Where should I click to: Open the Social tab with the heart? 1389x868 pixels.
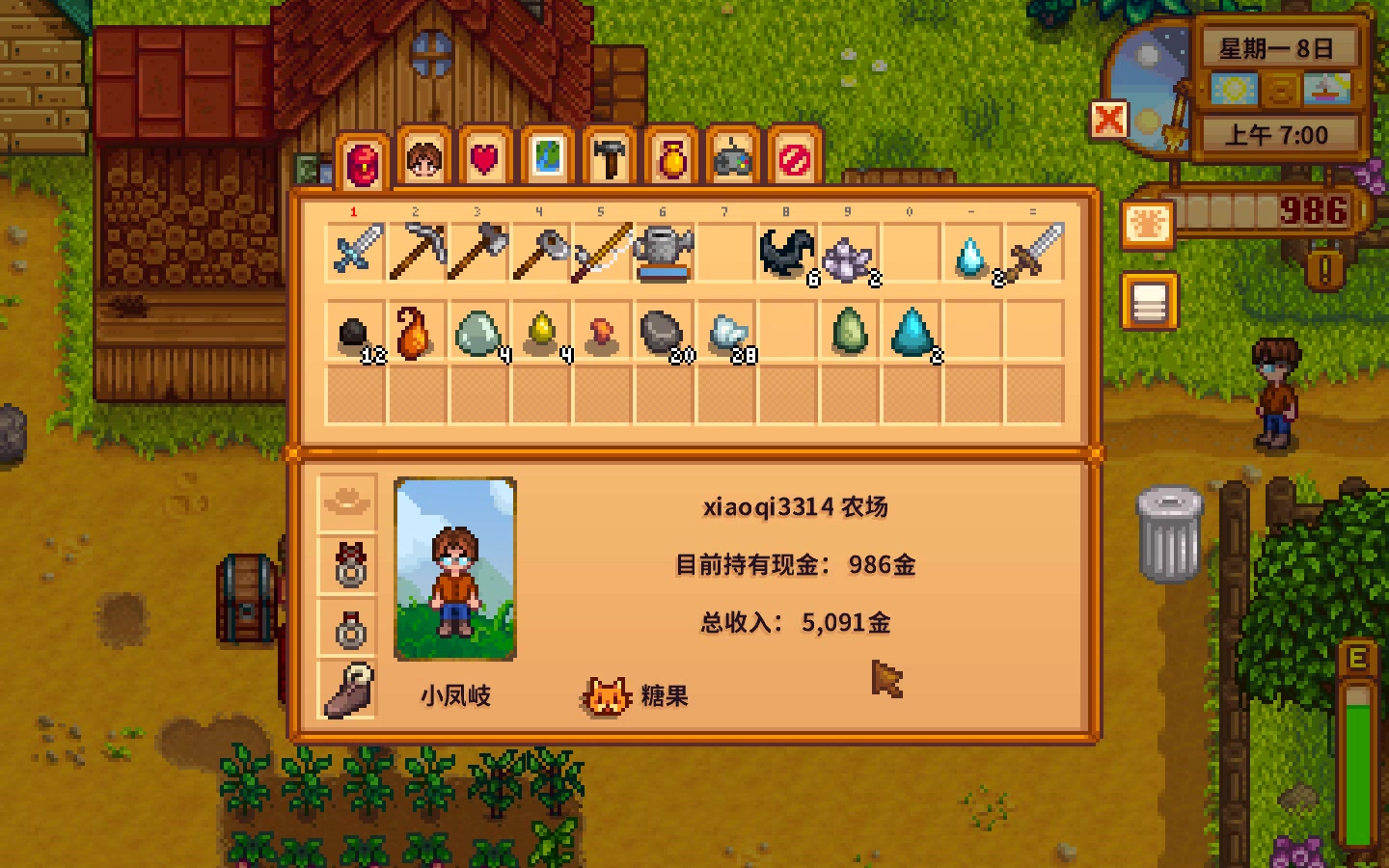coord(485,159)
